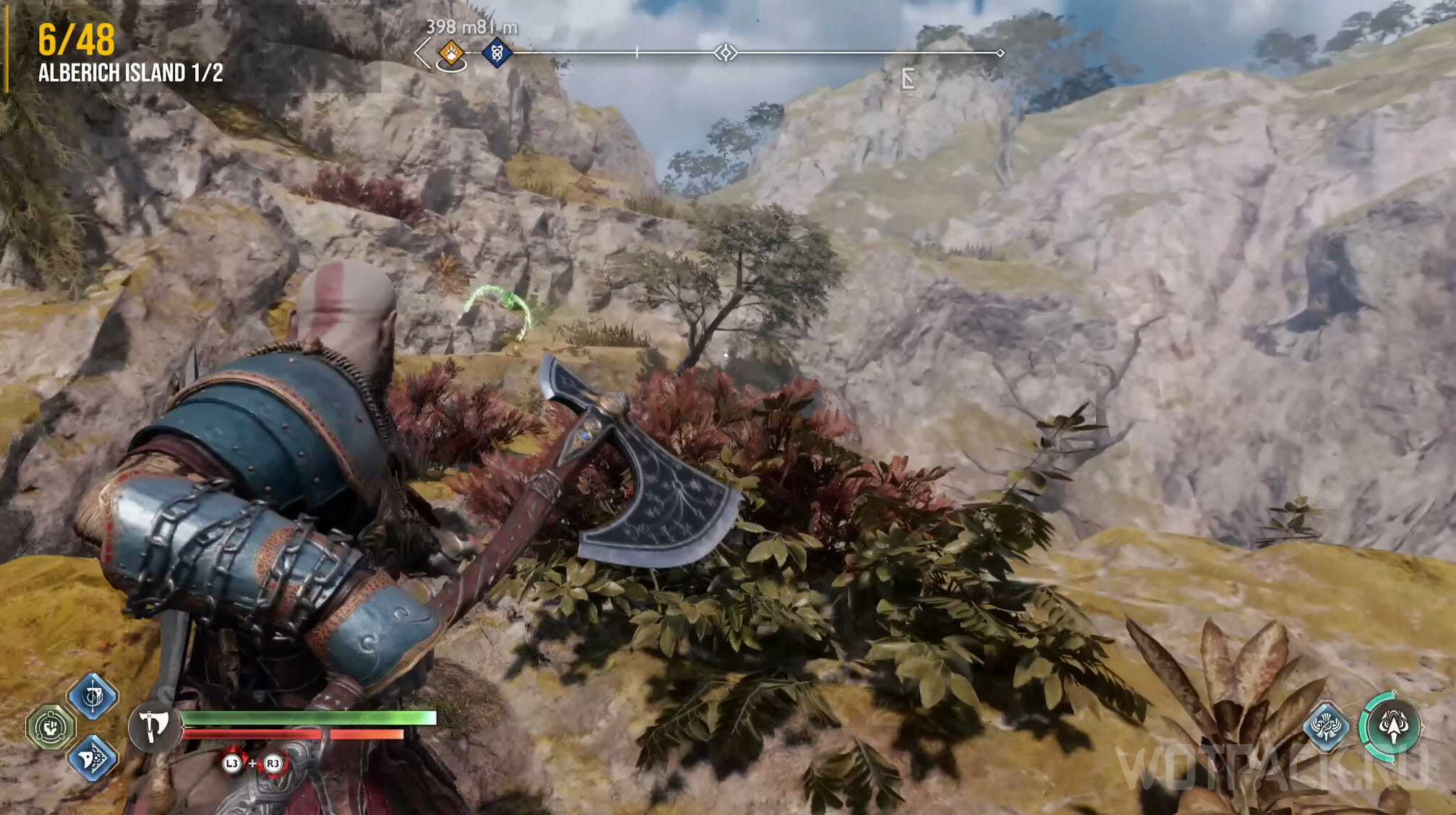Viewport: 1456px width, 815px height.
Task: Select the orange paw print compass marker
Action: tap(451, 53)
